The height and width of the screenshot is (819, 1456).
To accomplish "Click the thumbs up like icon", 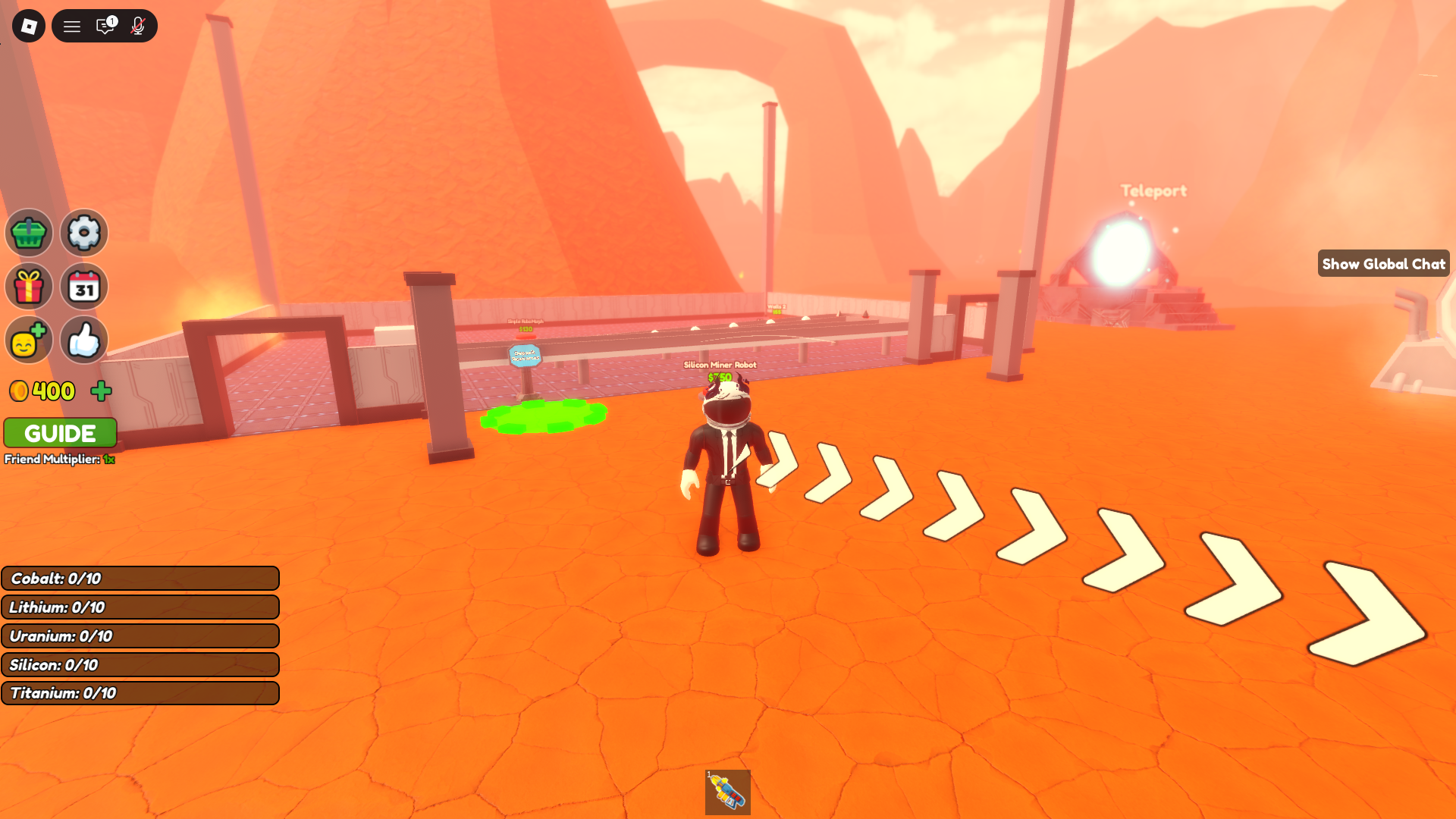I will pyautogui.click(x=83, y=340).
